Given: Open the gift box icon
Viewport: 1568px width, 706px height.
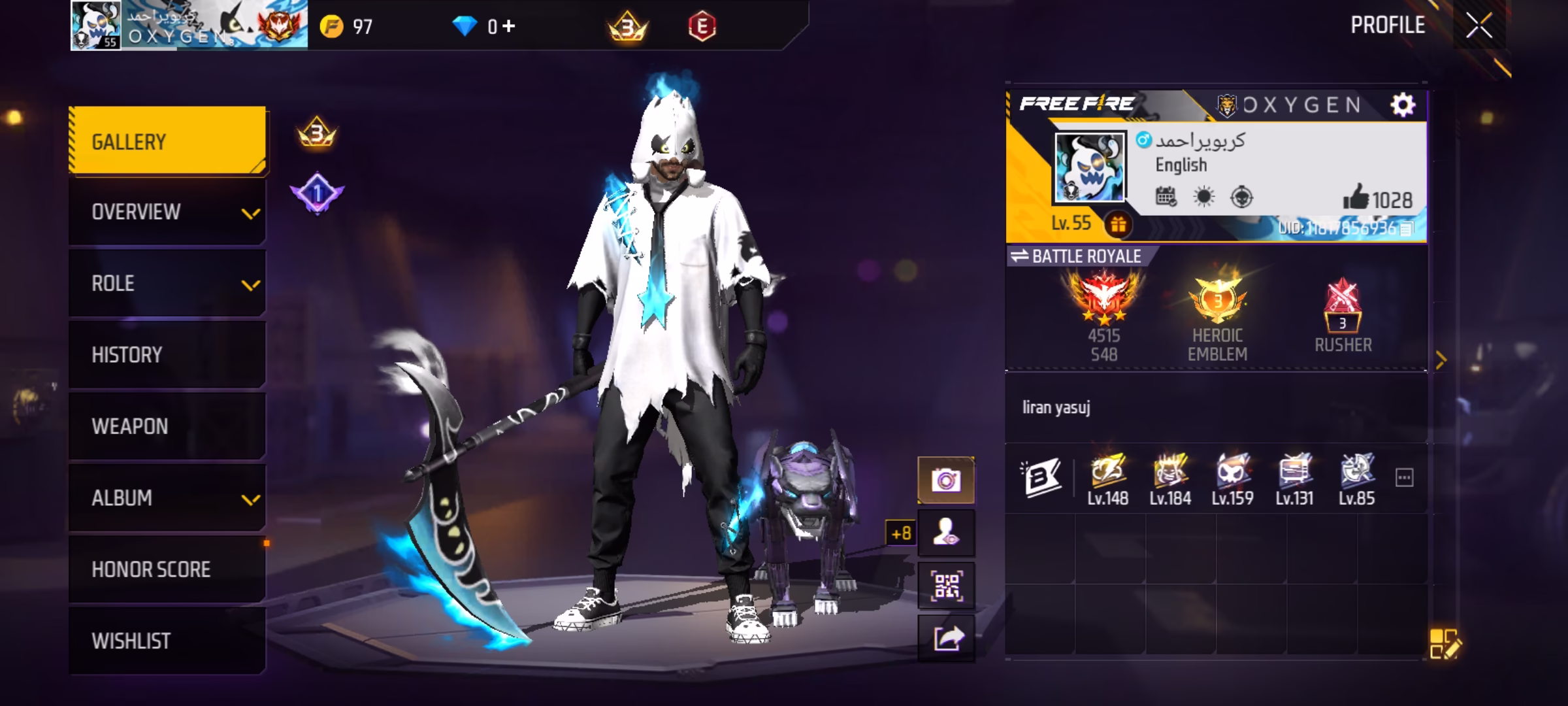Looking at the screenshot, I should [1118, 224].
